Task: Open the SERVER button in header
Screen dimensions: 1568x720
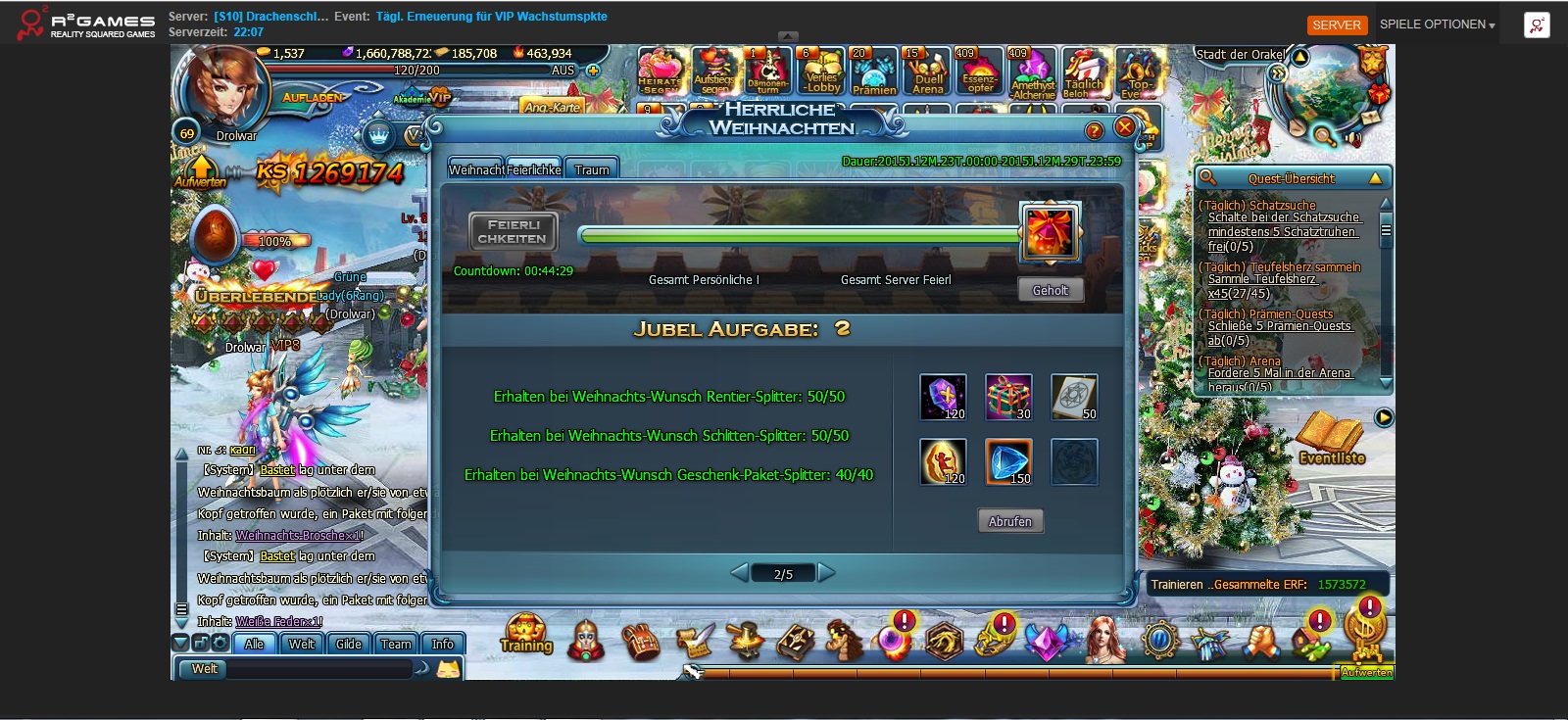Action: point(1337,24)
